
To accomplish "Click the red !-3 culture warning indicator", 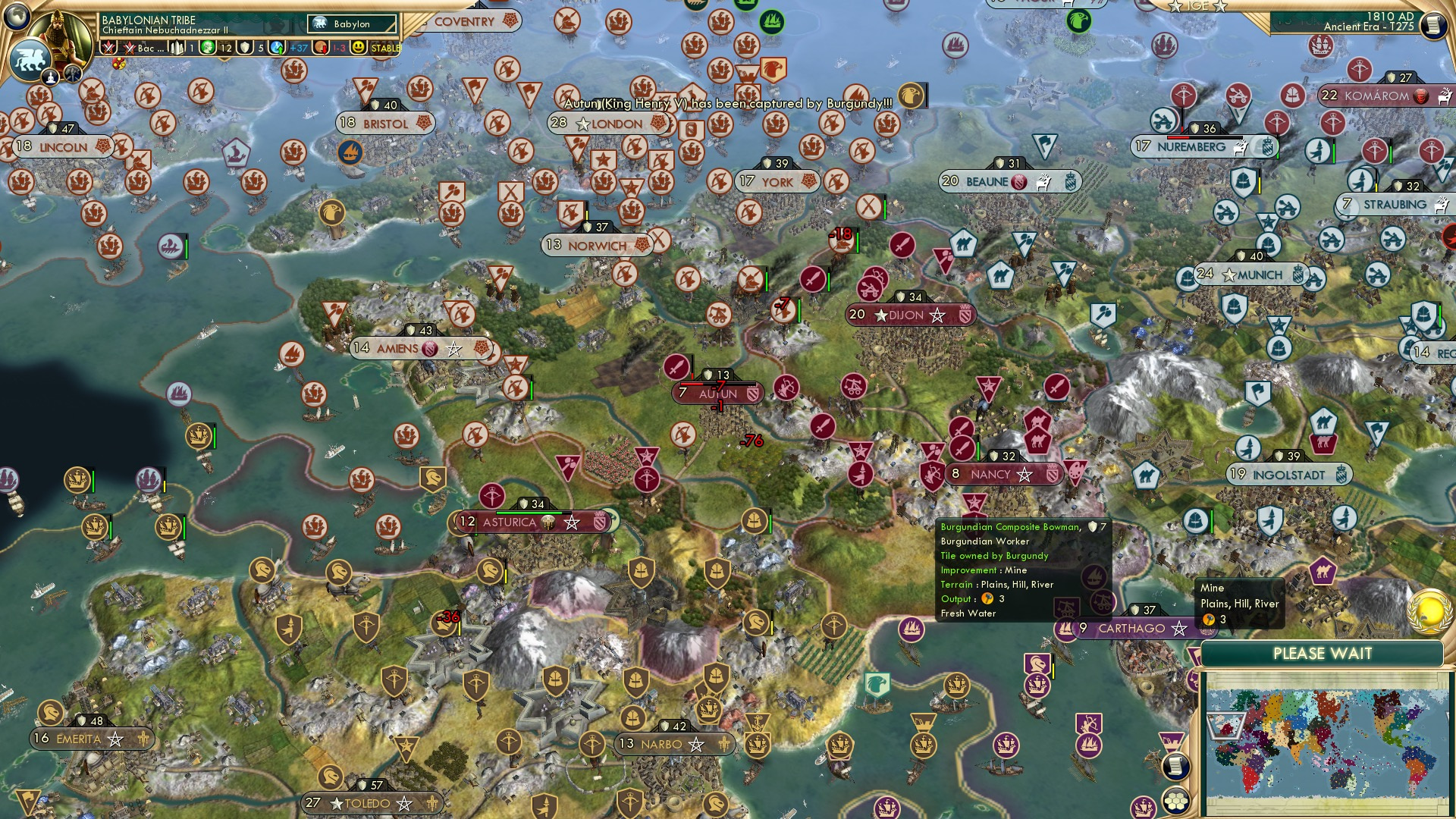I will [337, 49].
